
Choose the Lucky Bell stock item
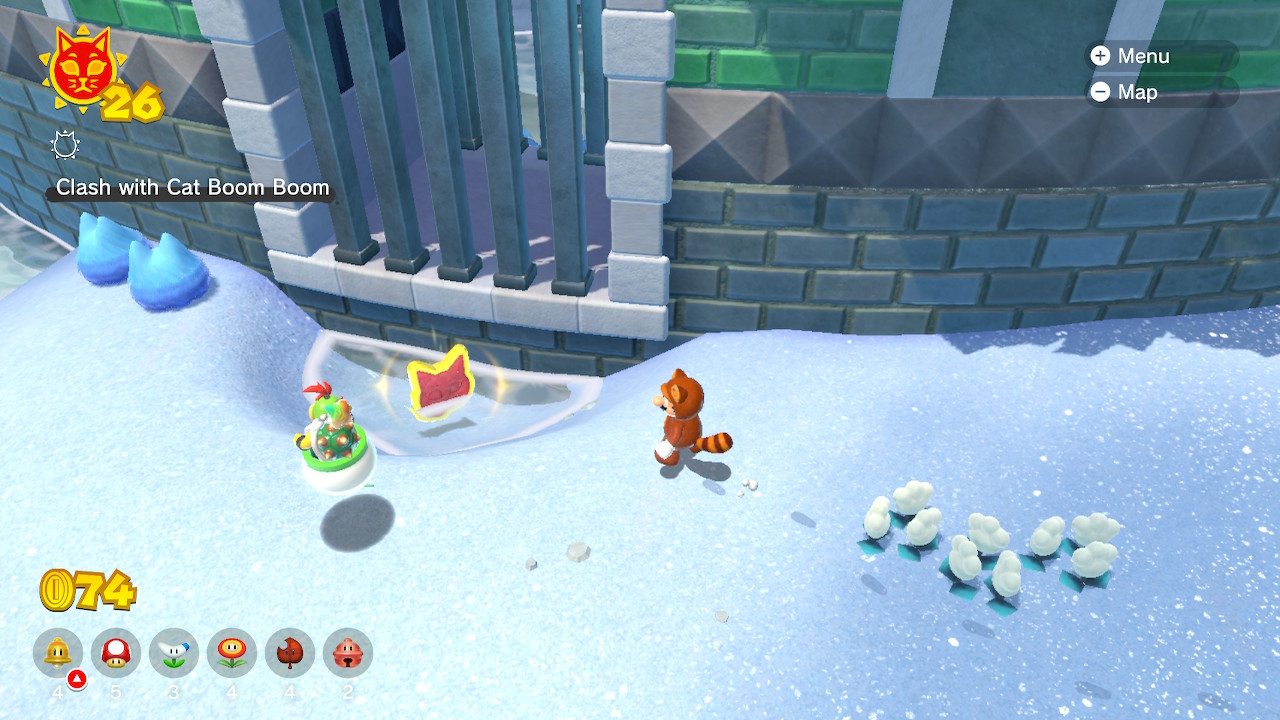pyautogui.click(x=348, y=654)
